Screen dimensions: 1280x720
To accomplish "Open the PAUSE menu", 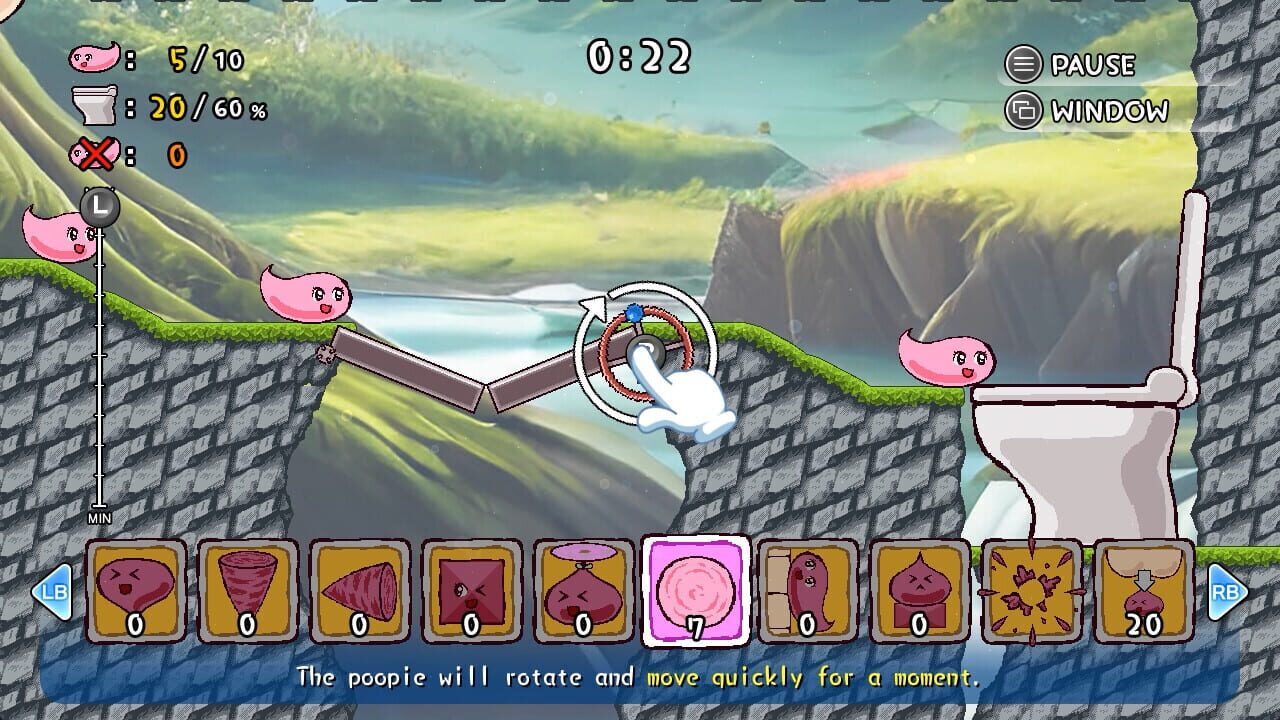I will coord(1070,65).
